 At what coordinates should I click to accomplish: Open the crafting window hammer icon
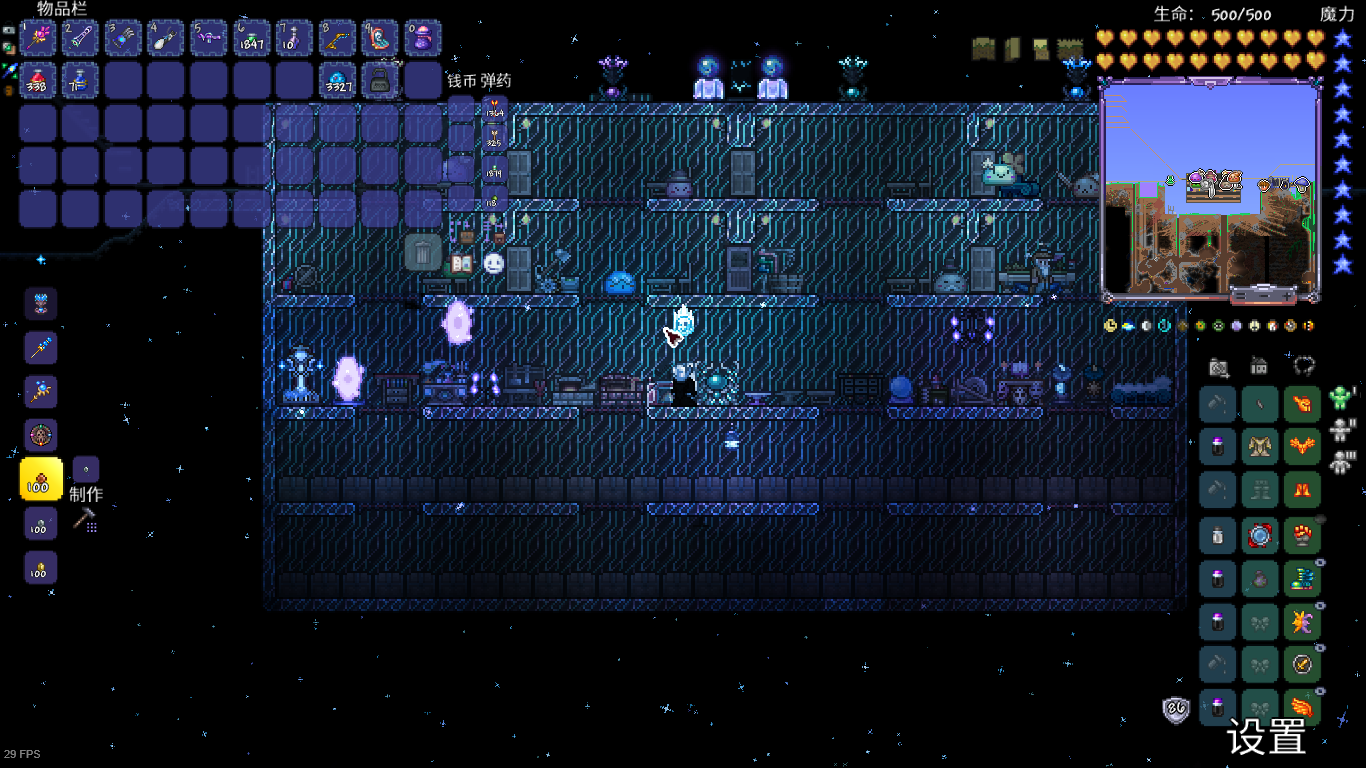[x=85, y=518]
